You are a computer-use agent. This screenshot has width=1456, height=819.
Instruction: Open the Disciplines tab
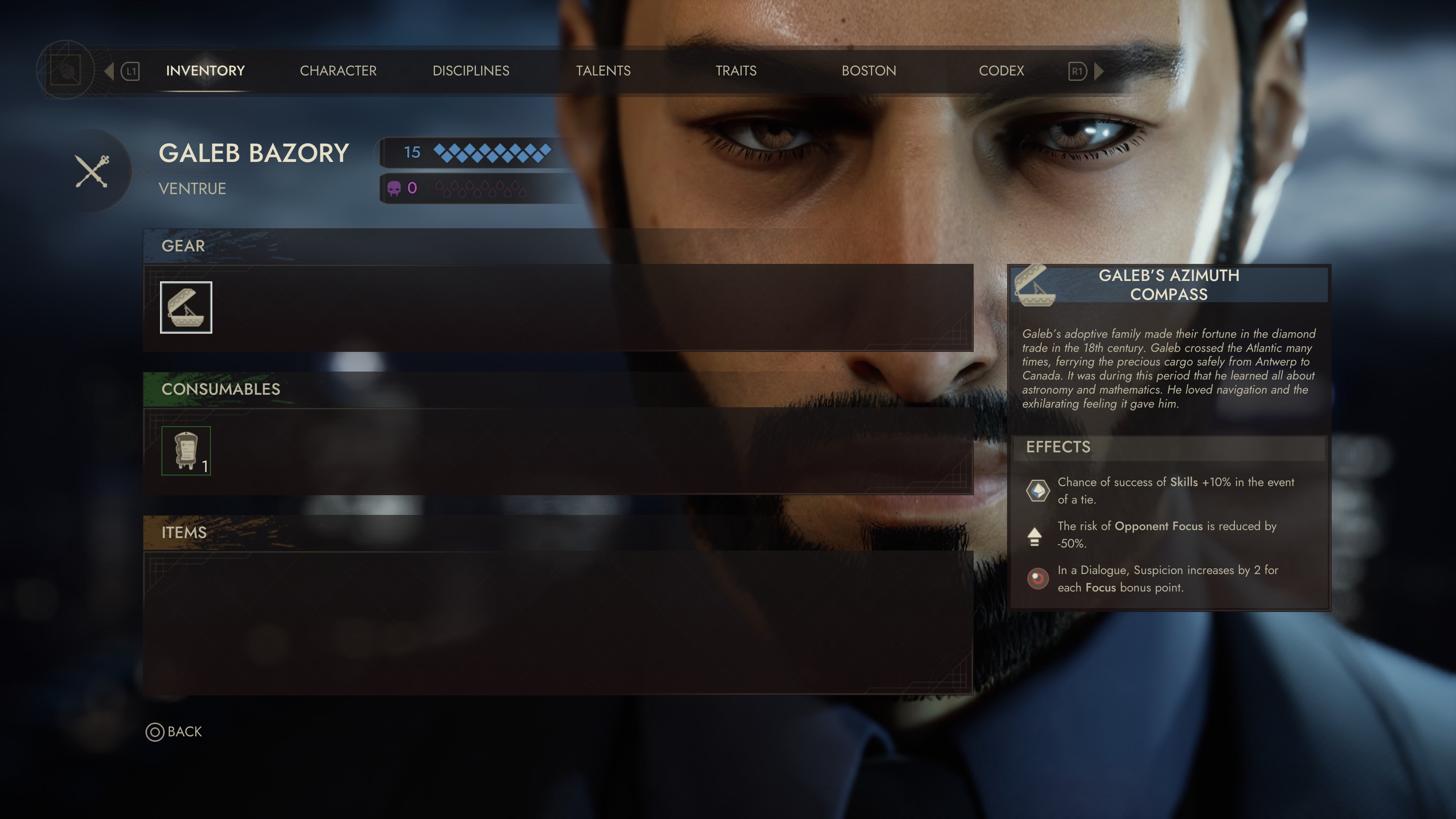tap(471, 71)
